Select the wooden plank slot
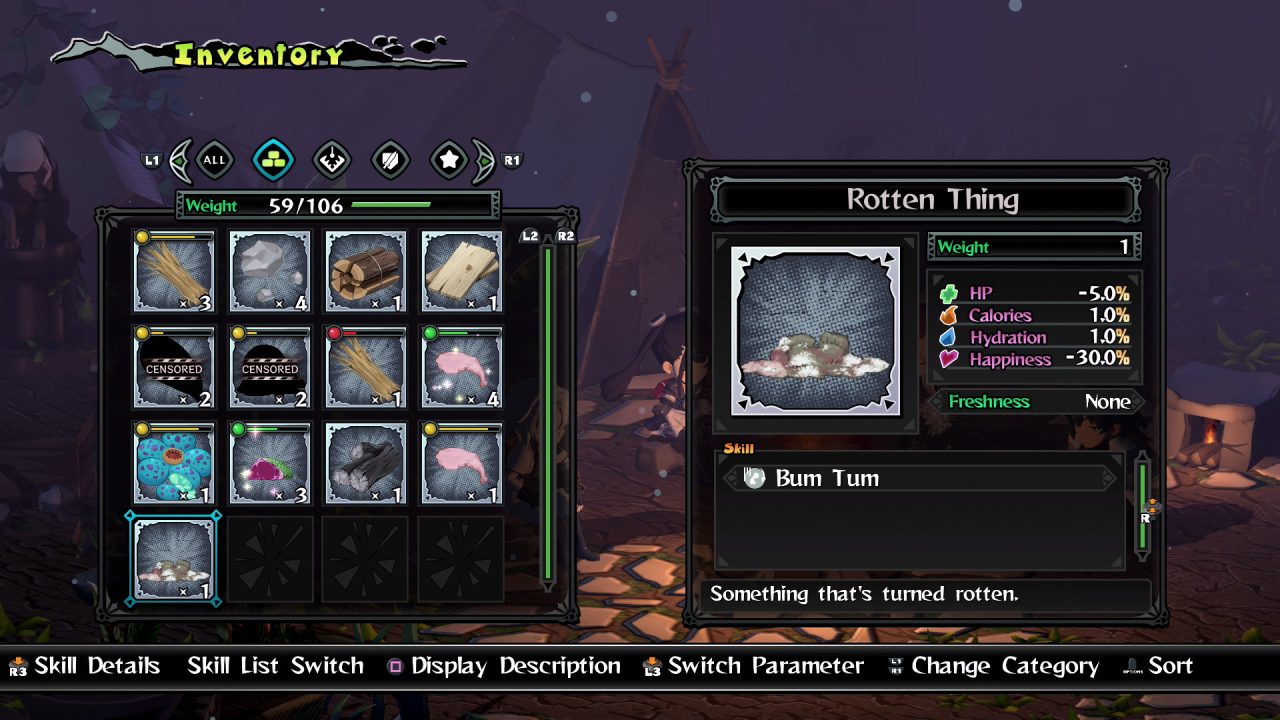Screen dimensions: 1280x720 [x=462, y=271]
